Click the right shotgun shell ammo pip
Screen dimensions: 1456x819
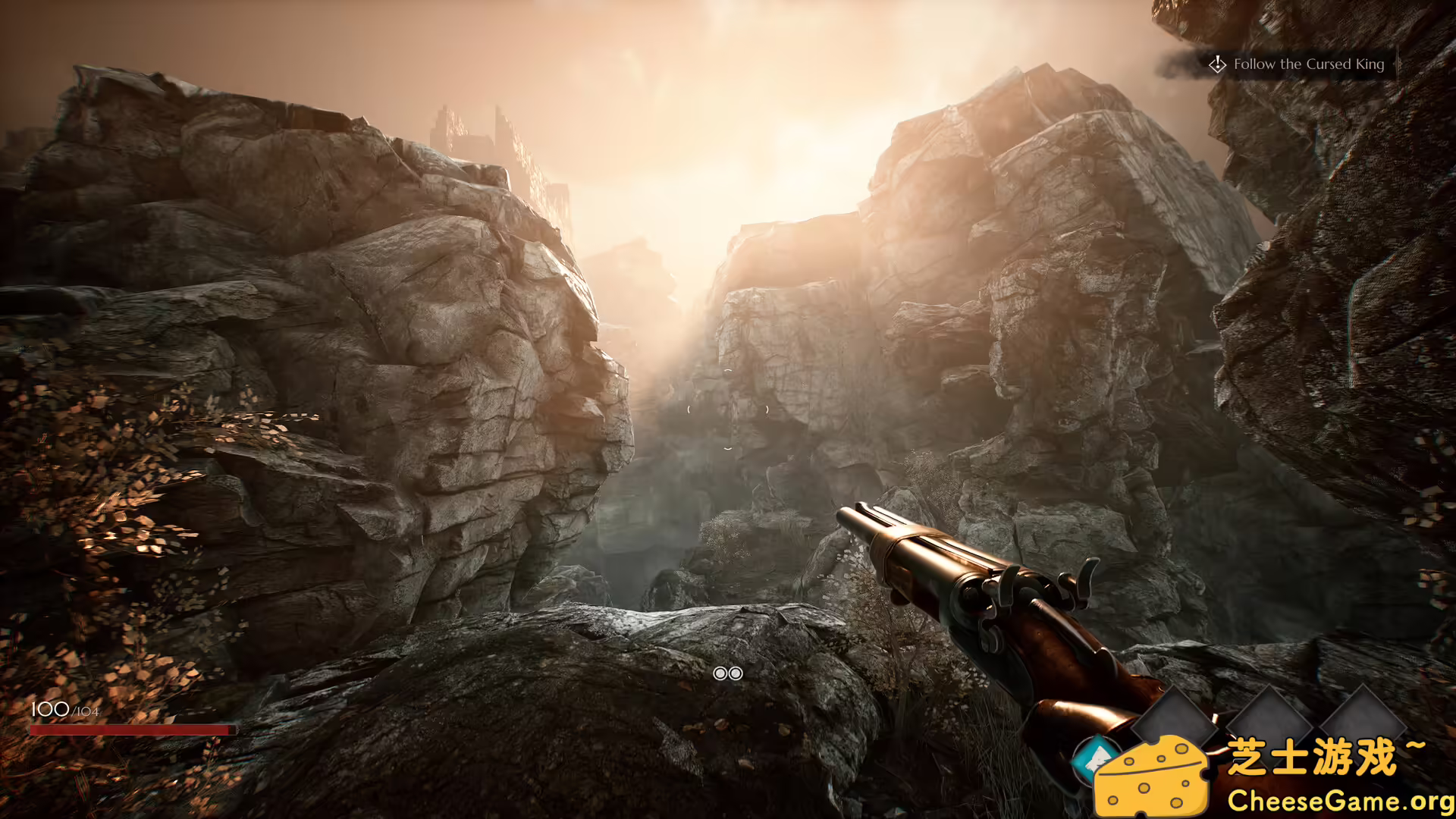click(736, 673)
